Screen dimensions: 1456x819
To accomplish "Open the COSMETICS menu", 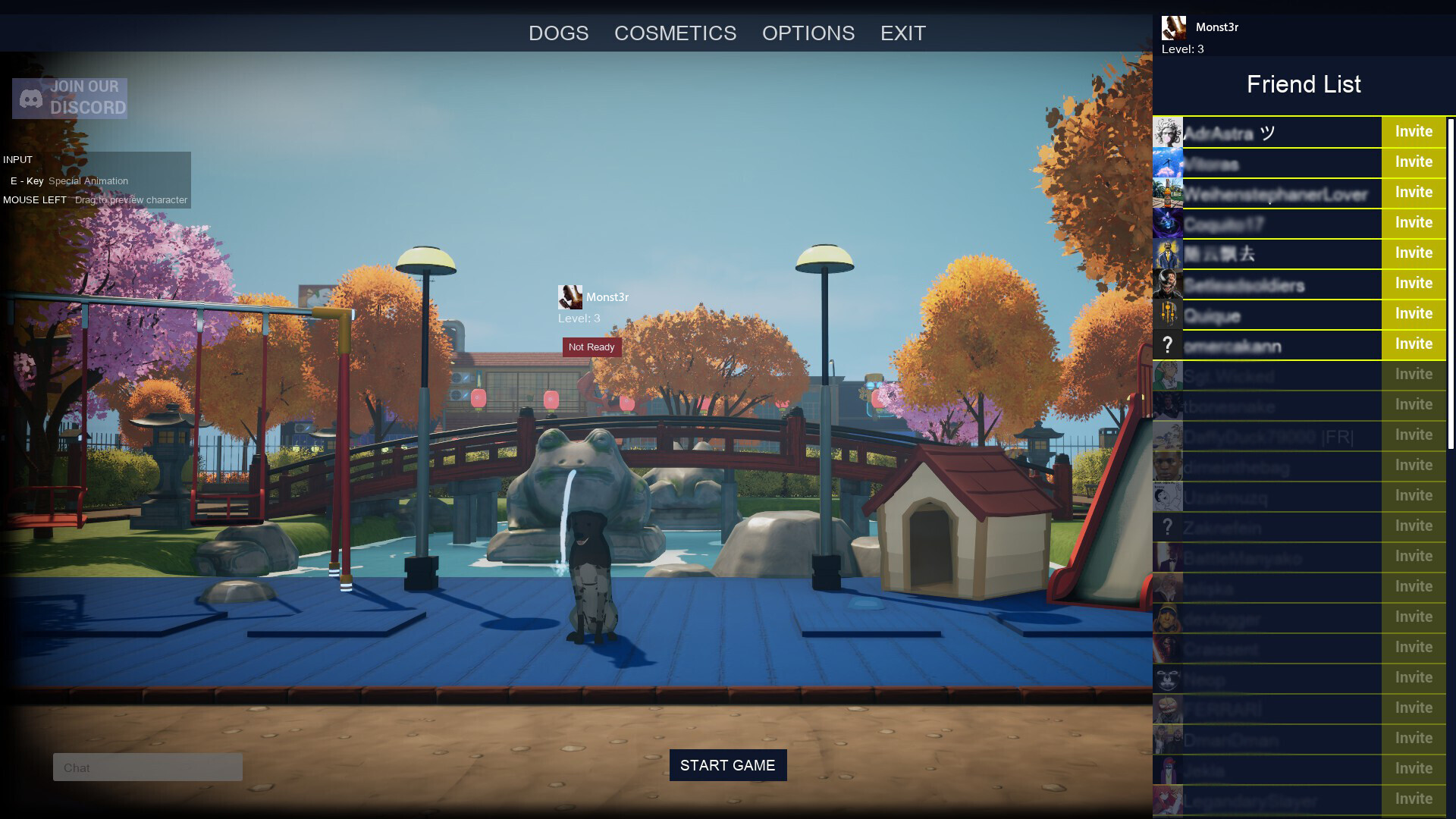I will (x=675, y=33).
